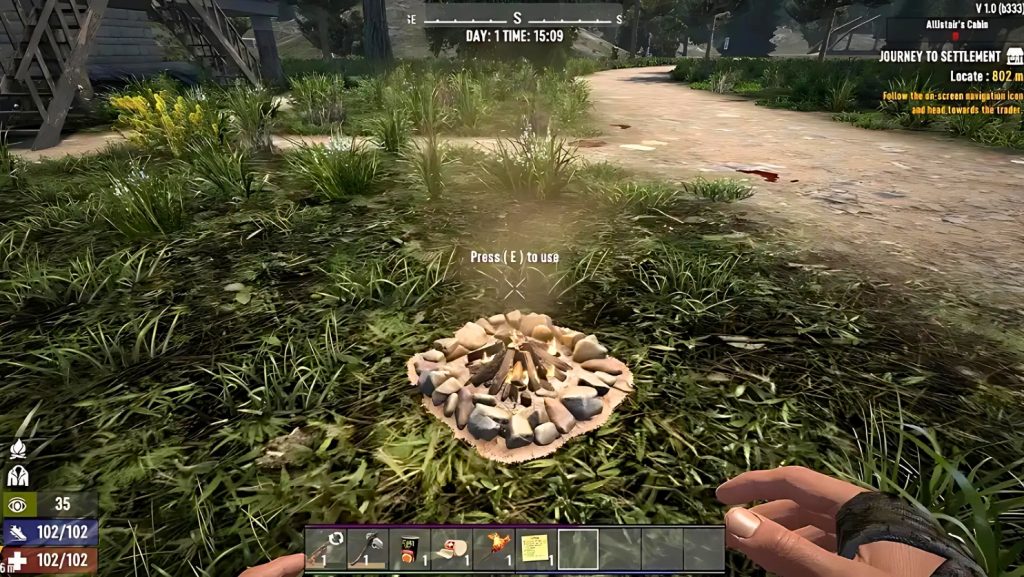Screen dimensions: 1024x577
Task: Click the jacket clothing status icon
Action: coord(17,476)
